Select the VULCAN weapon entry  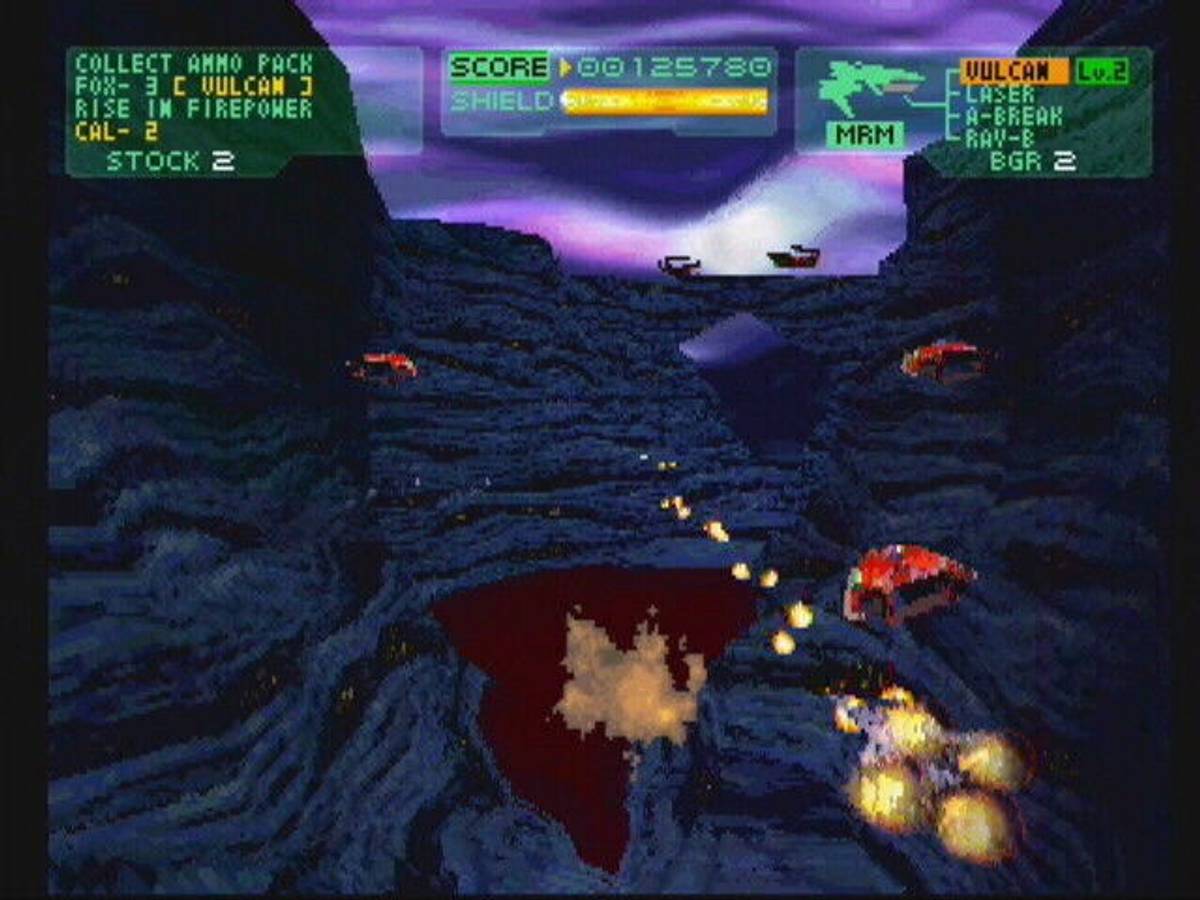click(x=1007, y=71)
